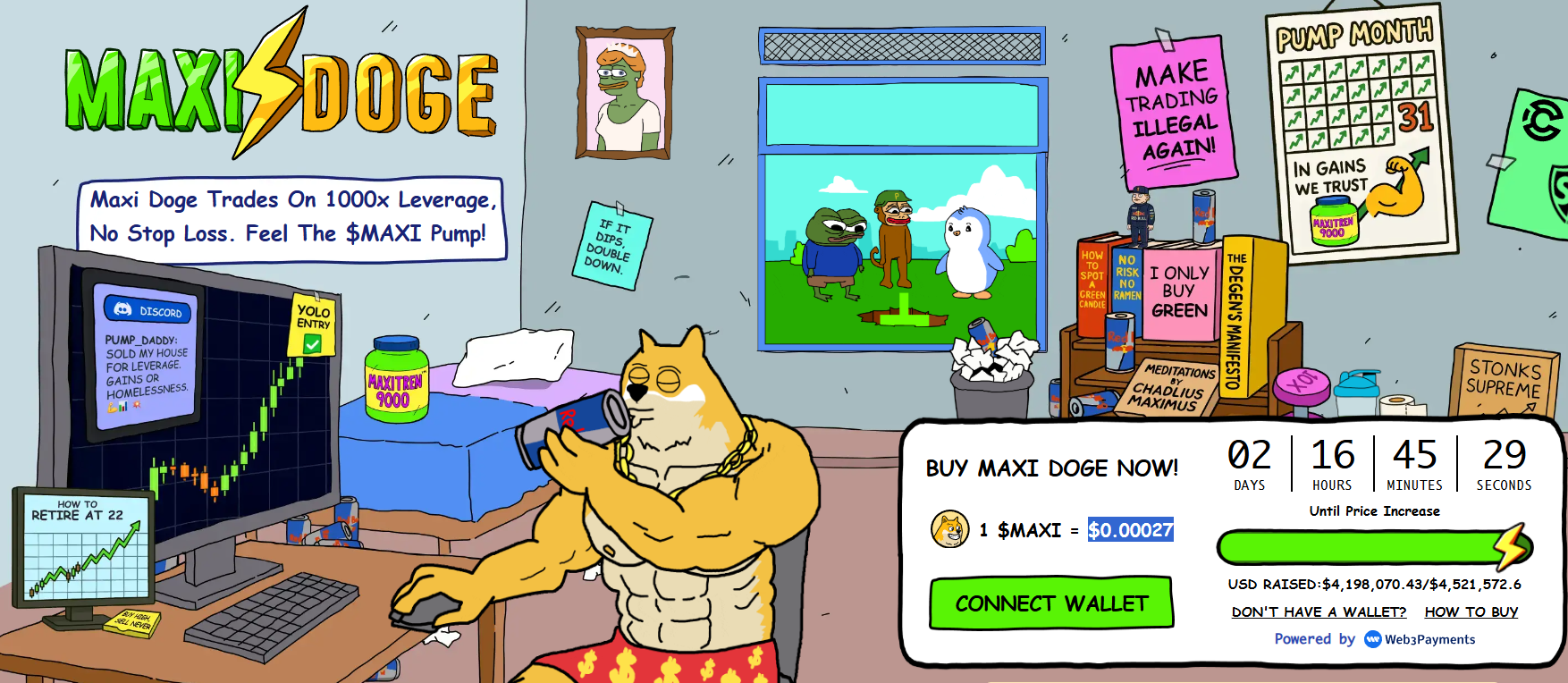The height and width of the screenshot is (683, 1568).
Task: Click the MAKE TRADING ILLEGAL AGAIN pink note
Action: click(x=1174, y=107)
